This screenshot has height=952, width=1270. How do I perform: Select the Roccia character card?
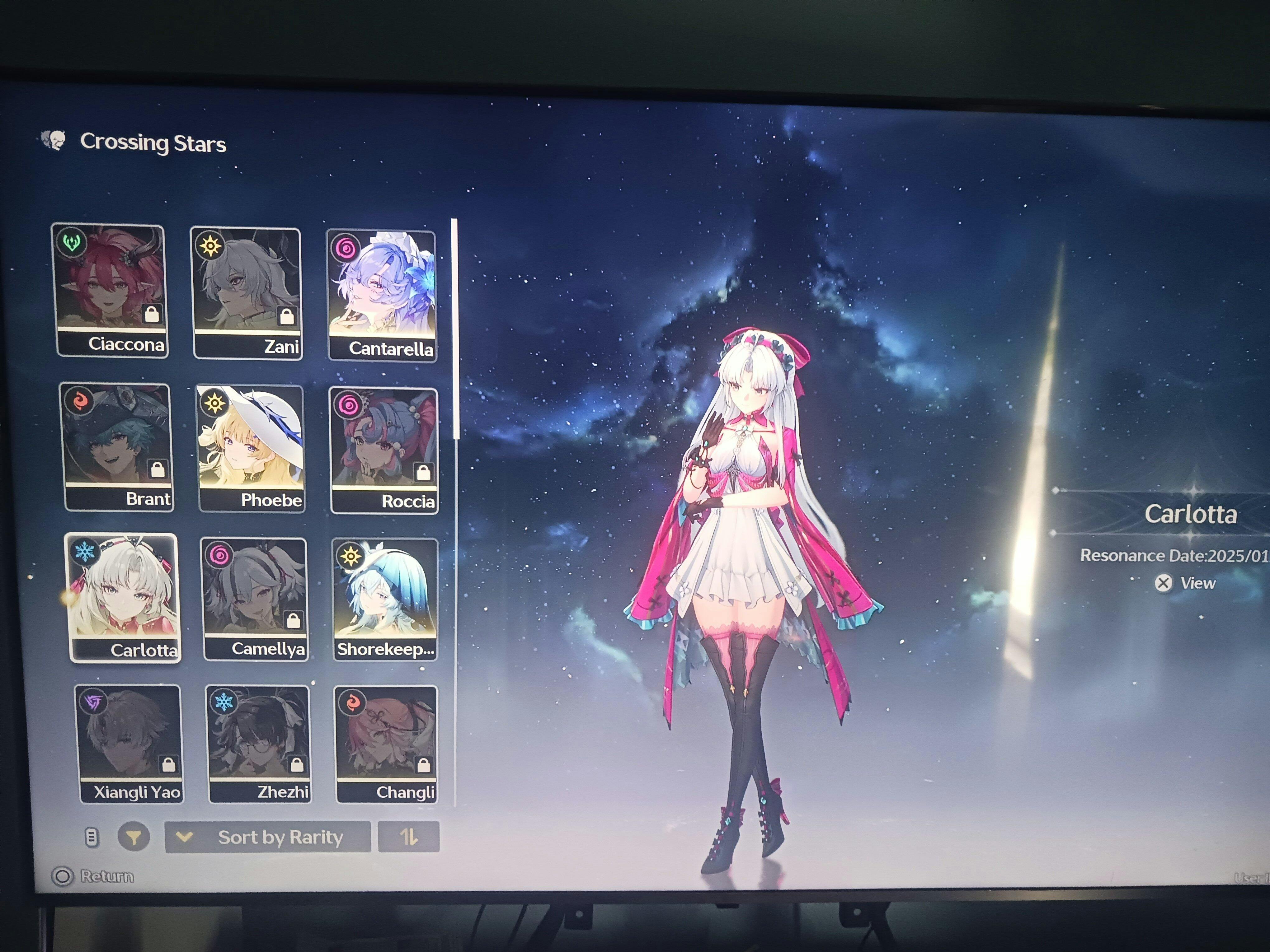[384, 450]
